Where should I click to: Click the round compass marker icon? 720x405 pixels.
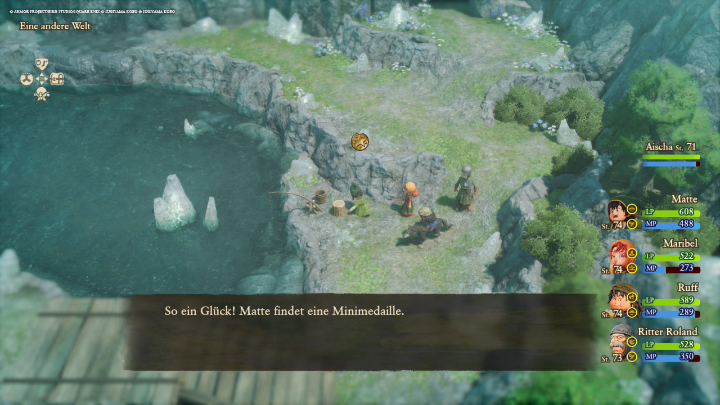360,141
